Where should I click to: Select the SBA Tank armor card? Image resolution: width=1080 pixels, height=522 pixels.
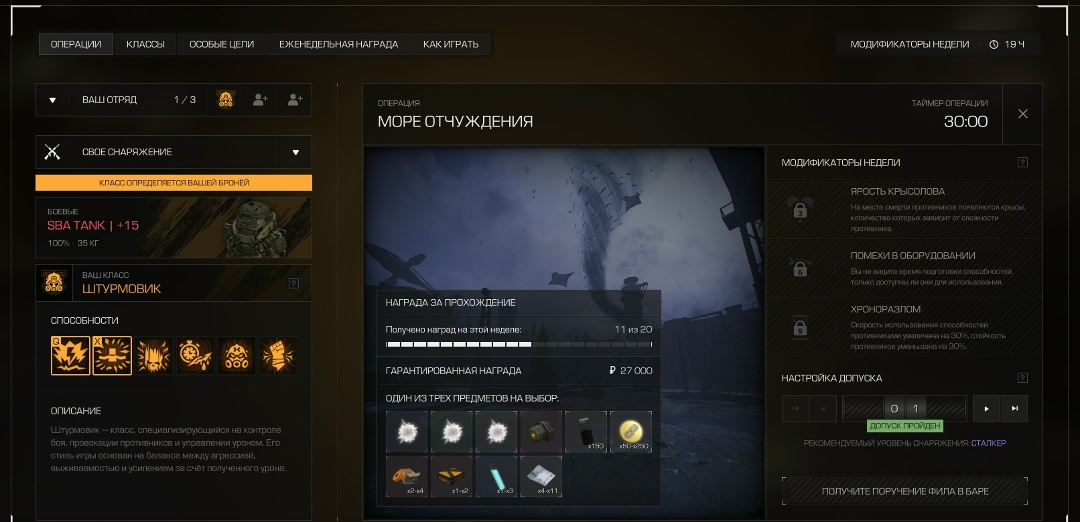tap(173, 227)
